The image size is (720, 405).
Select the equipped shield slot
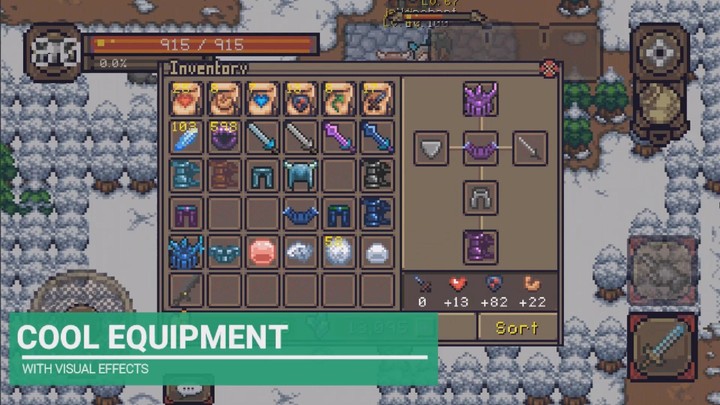(432, 148)
